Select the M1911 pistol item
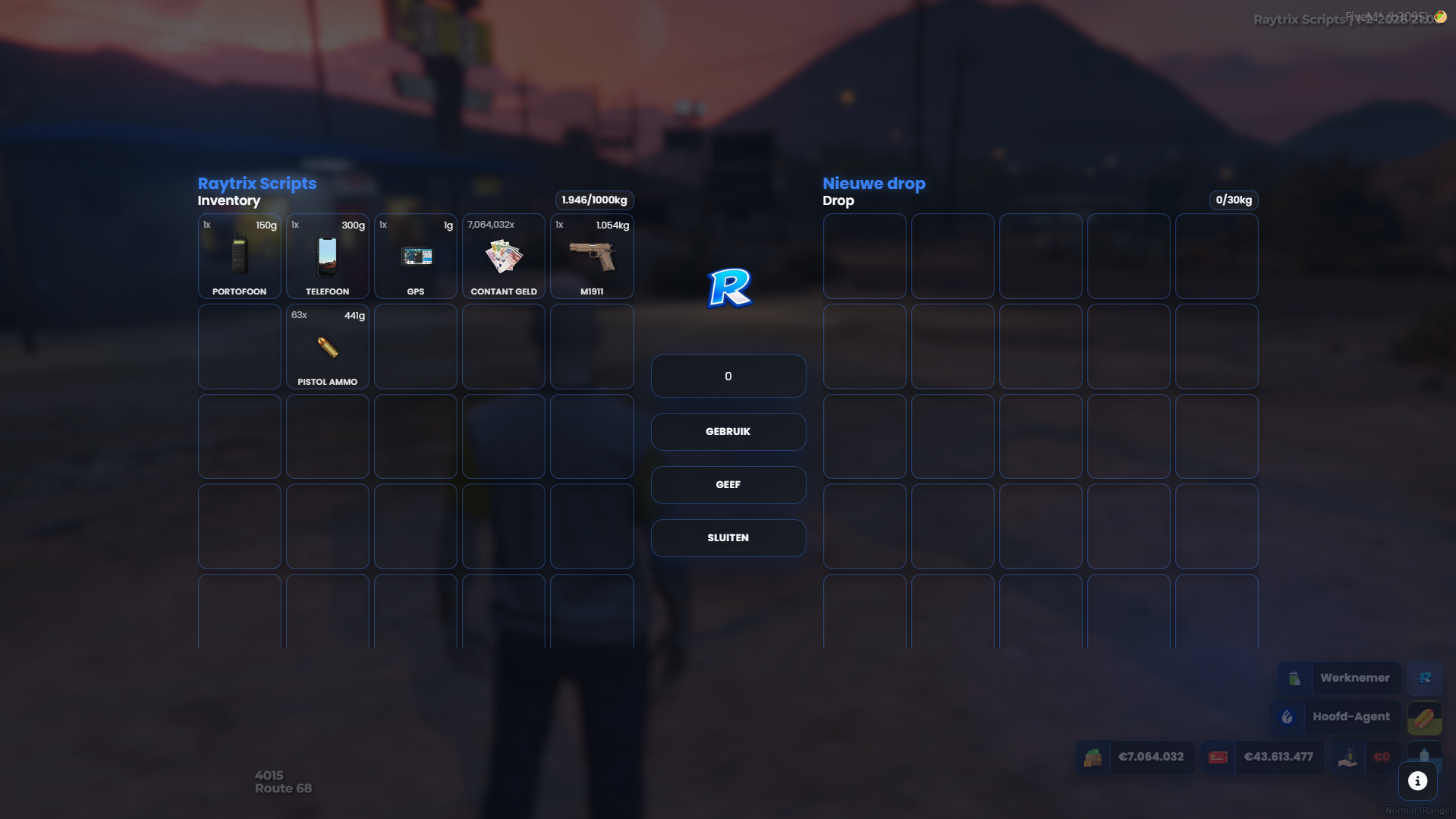The width and height of the screenshot is (1456, 819). point(591,257)
